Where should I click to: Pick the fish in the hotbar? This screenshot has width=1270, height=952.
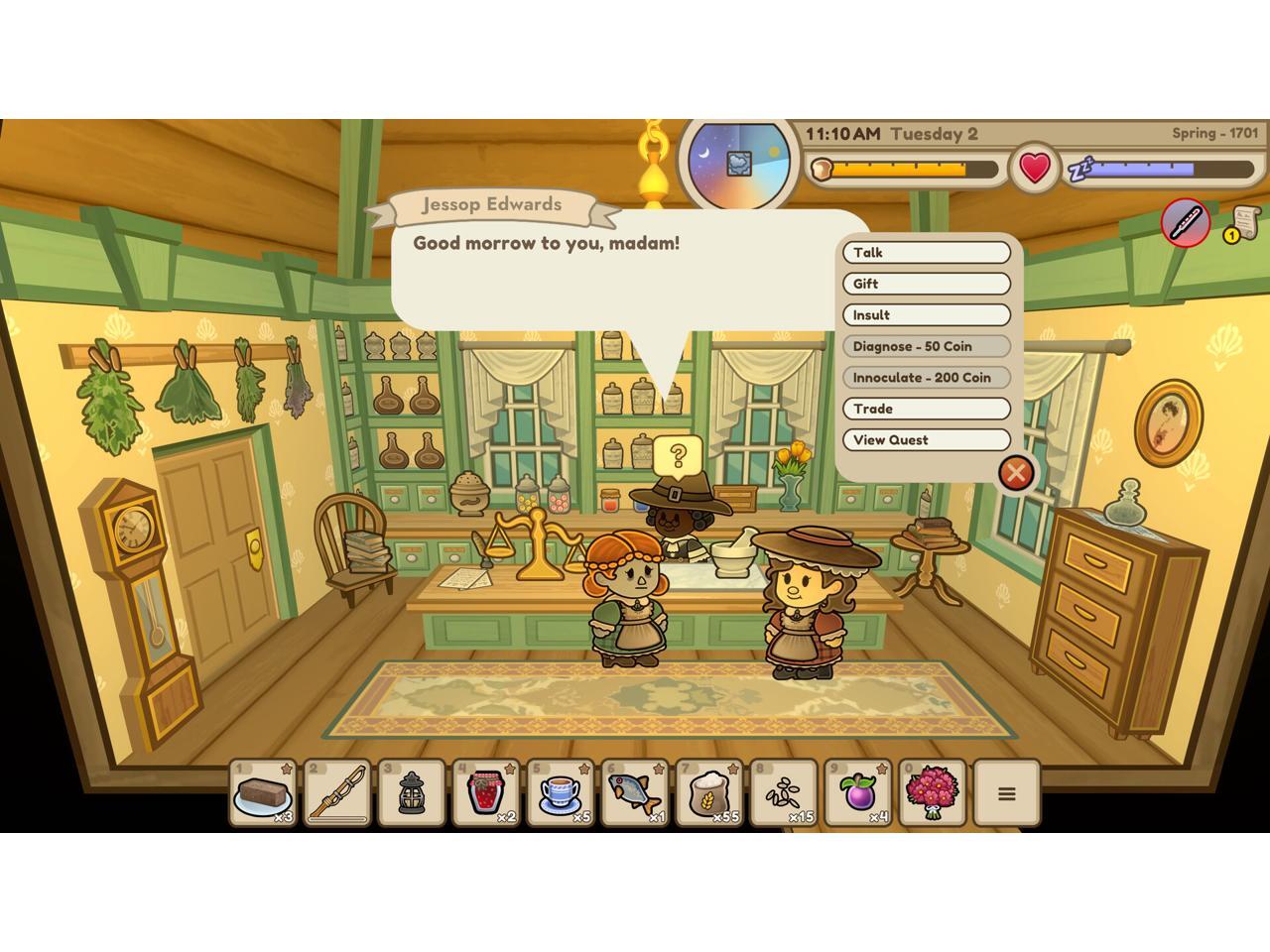click(x=635, y=792)
